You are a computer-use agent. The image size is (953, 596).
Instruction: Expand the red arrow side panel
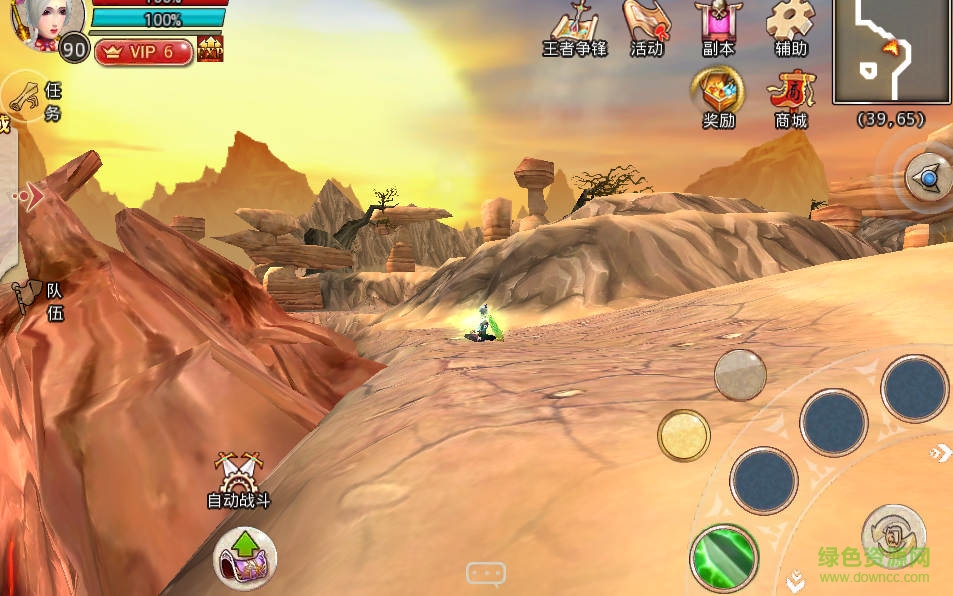(31, 196)
